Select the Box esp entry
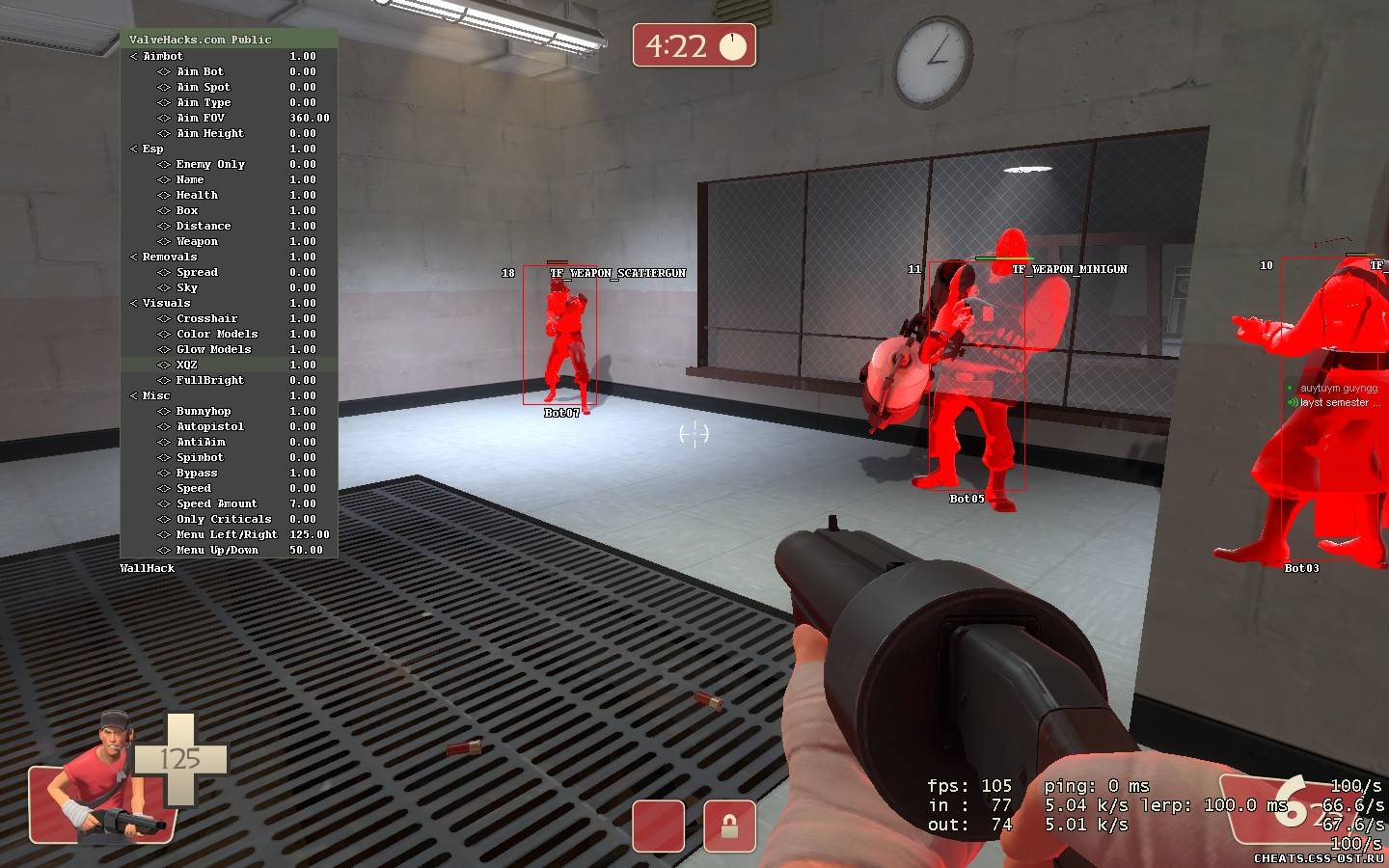Screen dimensions: 1389x868 click(x=187, y=210)
